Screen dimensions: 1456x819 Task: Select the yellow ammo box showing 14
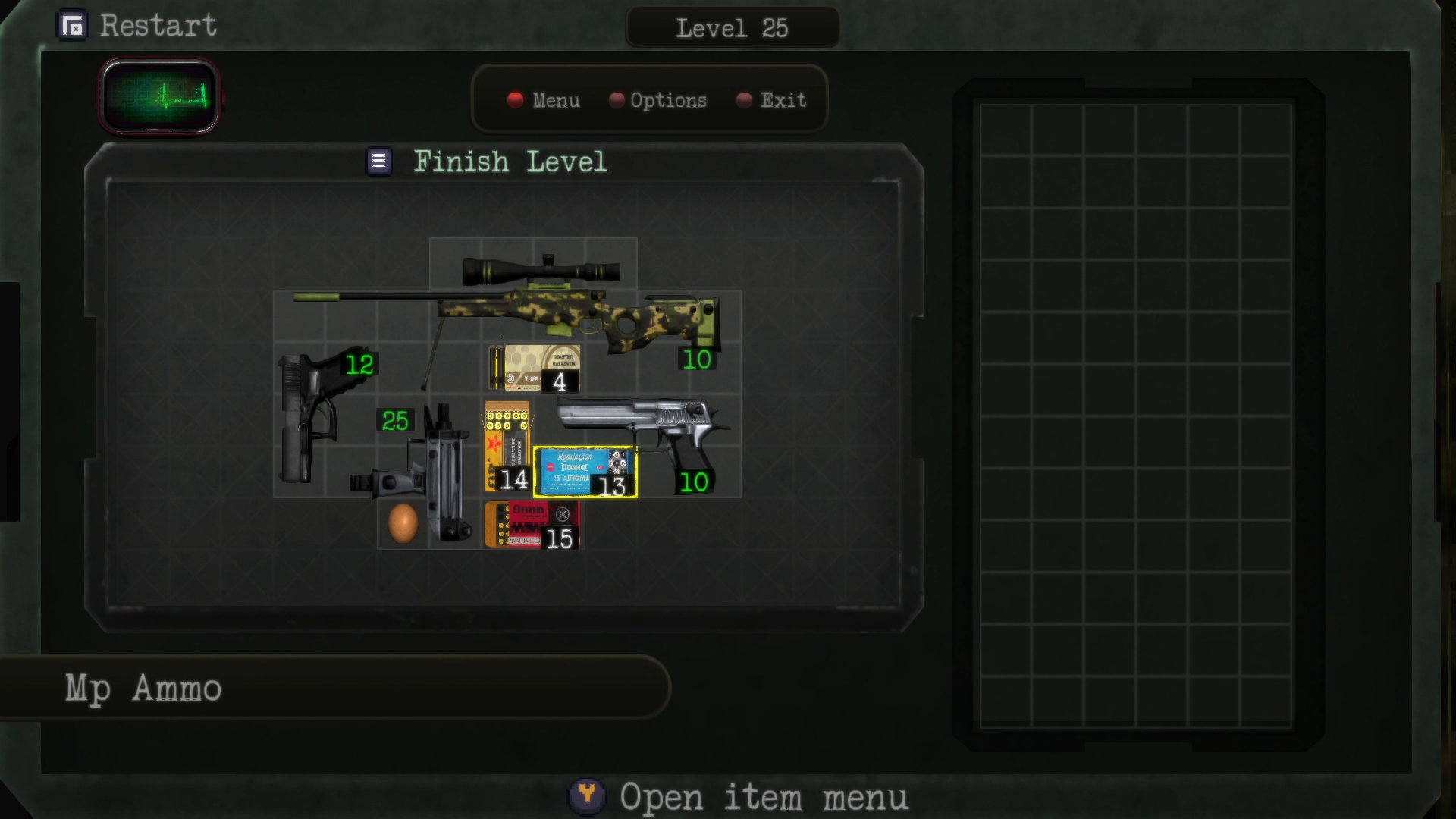point(507,444)
